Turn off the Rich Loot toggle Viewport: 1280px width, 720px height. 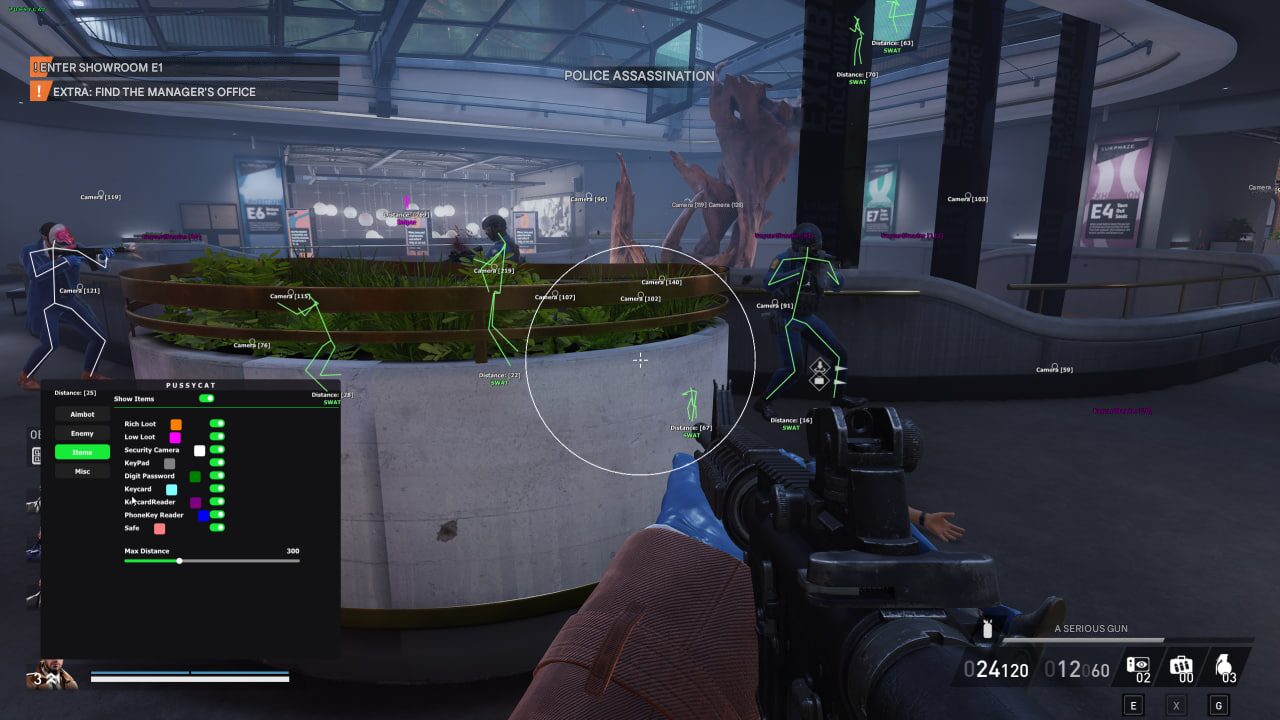click(219, 423)
